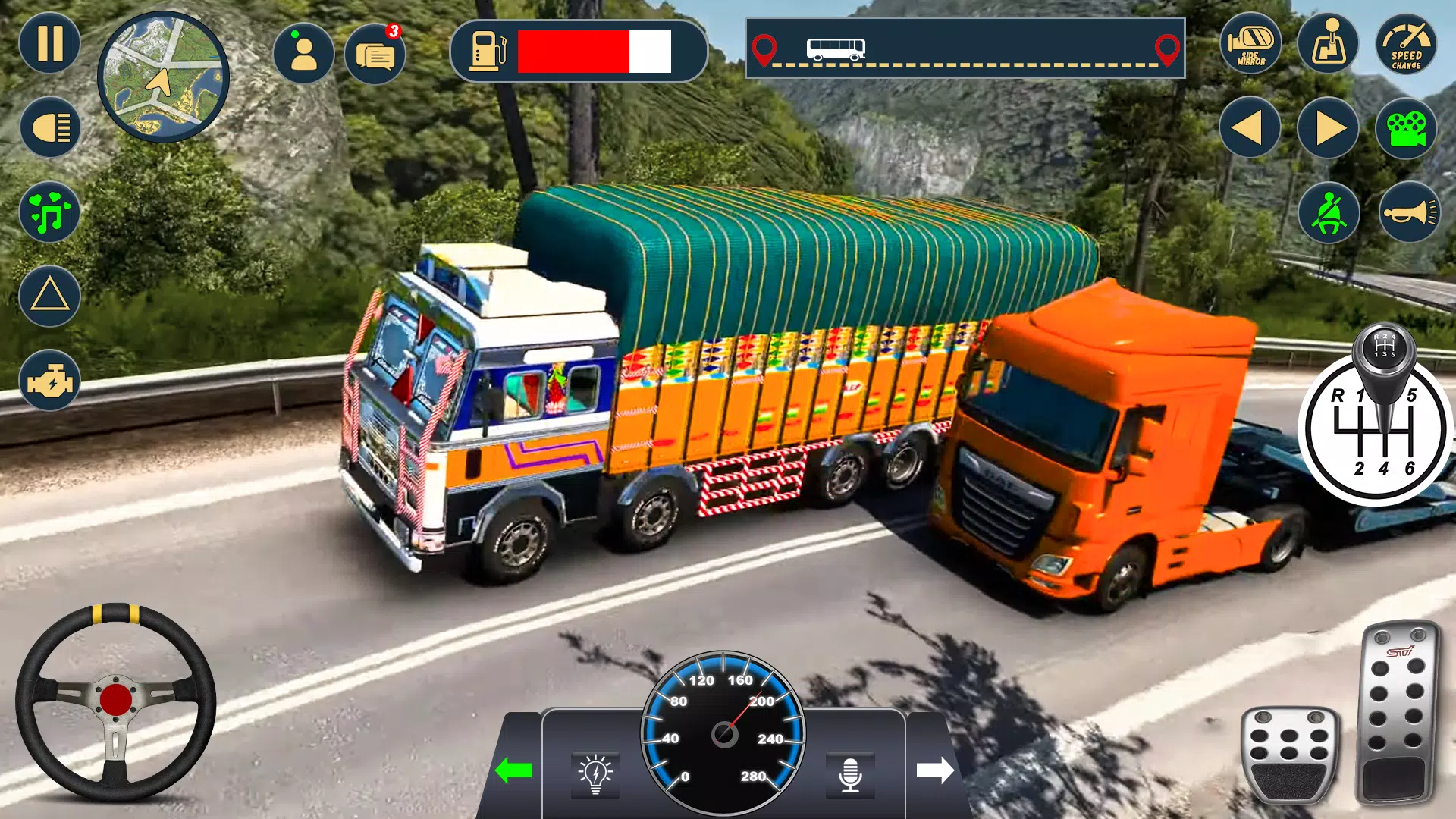The width and height of the screenshot is (1456, 819).
Task: Click the gear shifter knob
Action: tap(1384, 349)
